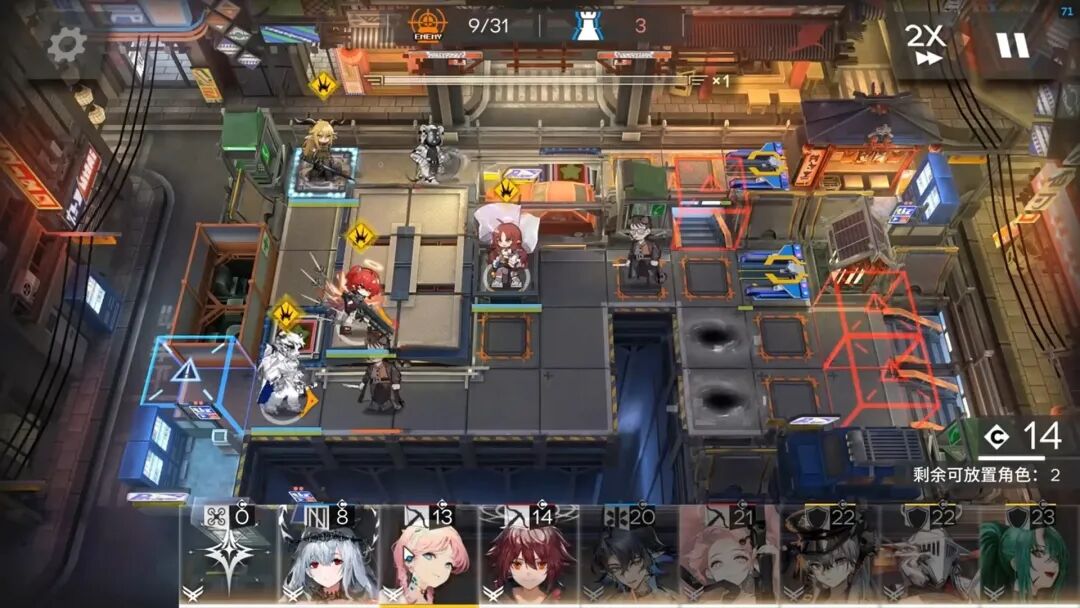The height and width of the screenshot is (608, 1080).
Task: Open the settings gear menu
Action: click(x=68, y=43)
